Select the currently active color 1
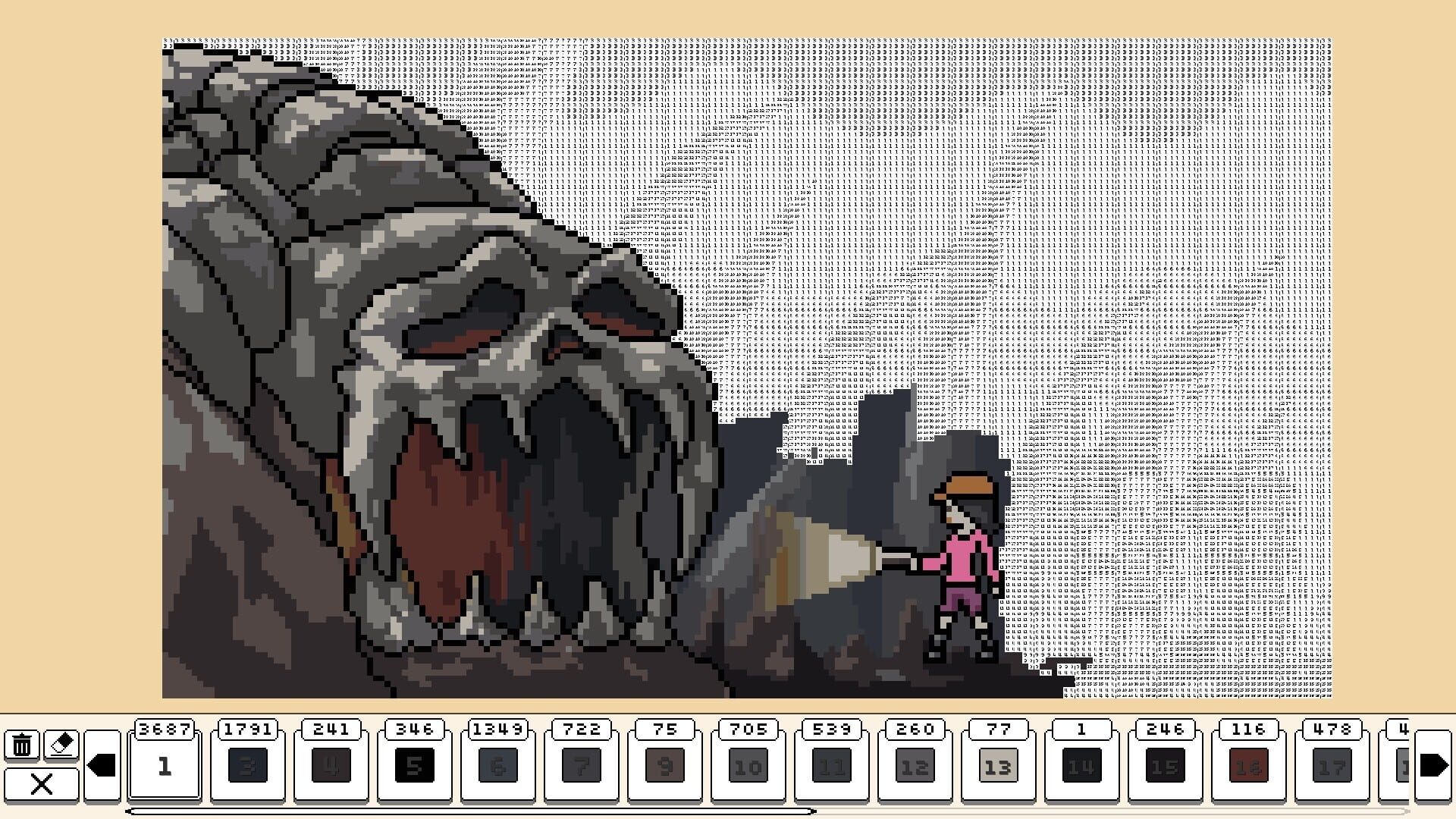Screen dimensions: 1456x819 pos(165,765)
